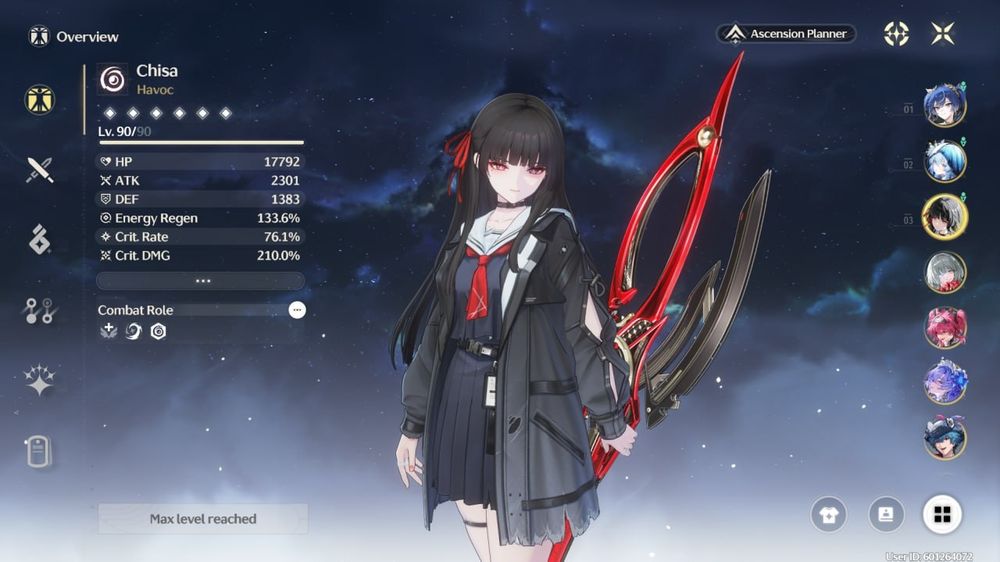Choose the white-and-blue-haired character in slot 02
This screenshot has height=562, width=1000.
point(944,163)
